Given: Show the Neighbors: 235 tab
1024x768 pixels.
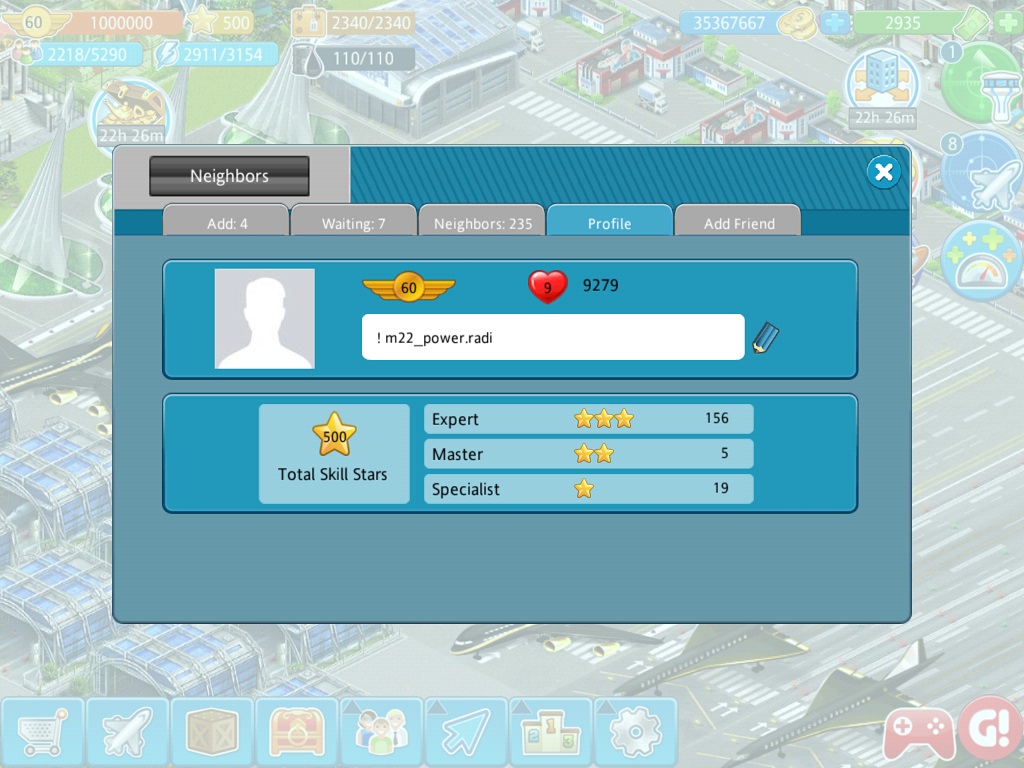Looking at the screenshot, I should 482,223.
